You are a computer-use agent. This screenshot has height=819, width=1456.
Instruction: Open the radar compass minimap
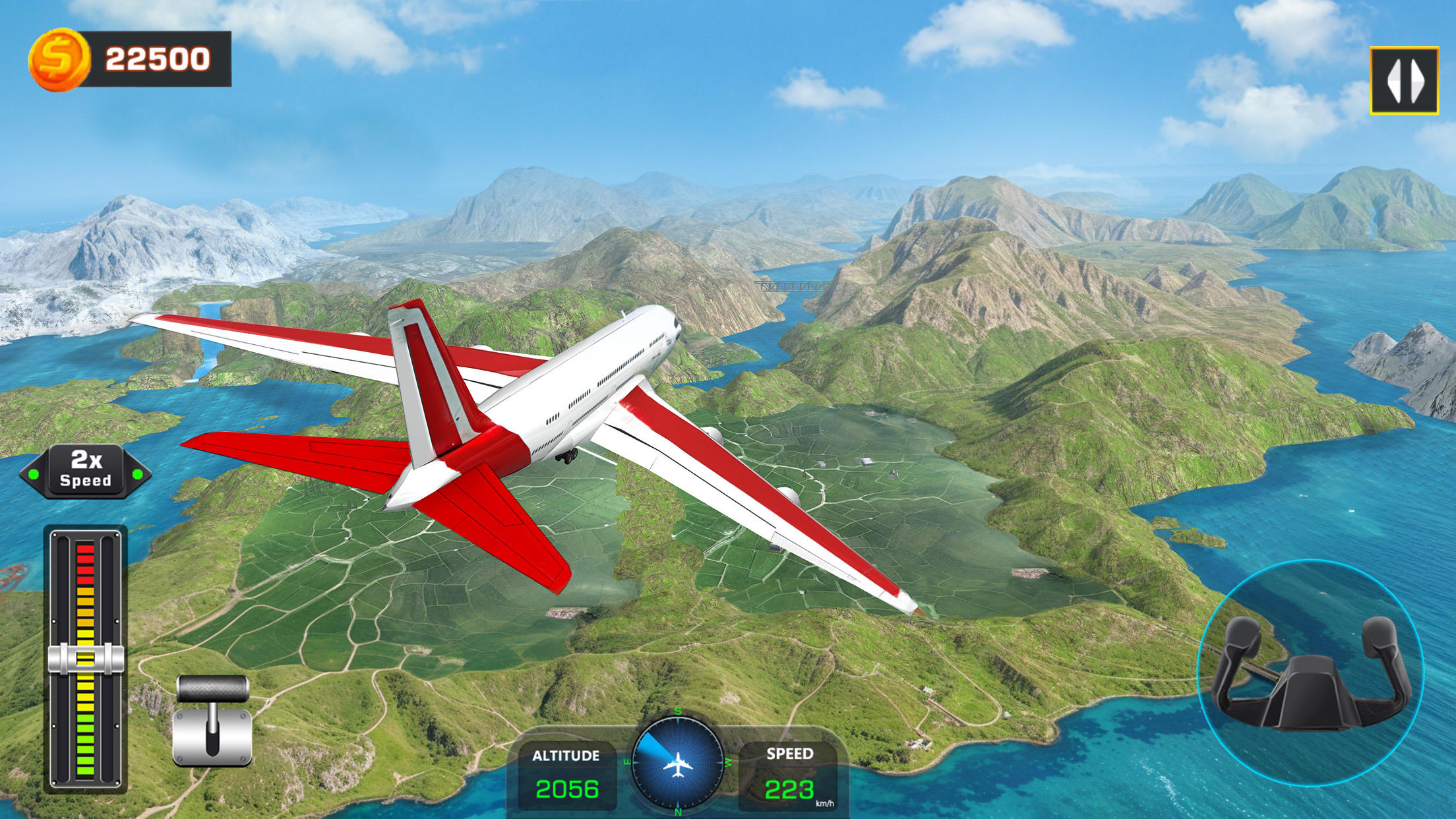[677, 762]
